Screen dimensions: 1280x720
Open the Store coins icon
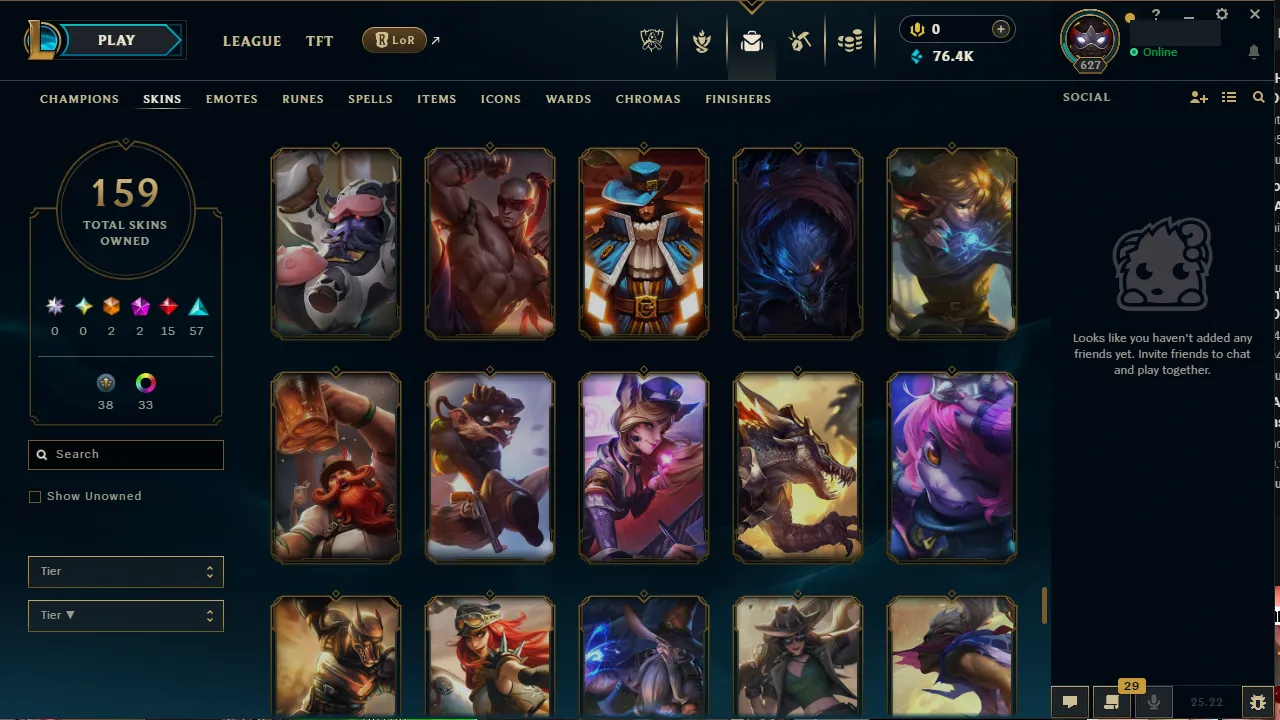tap(851, 41)
